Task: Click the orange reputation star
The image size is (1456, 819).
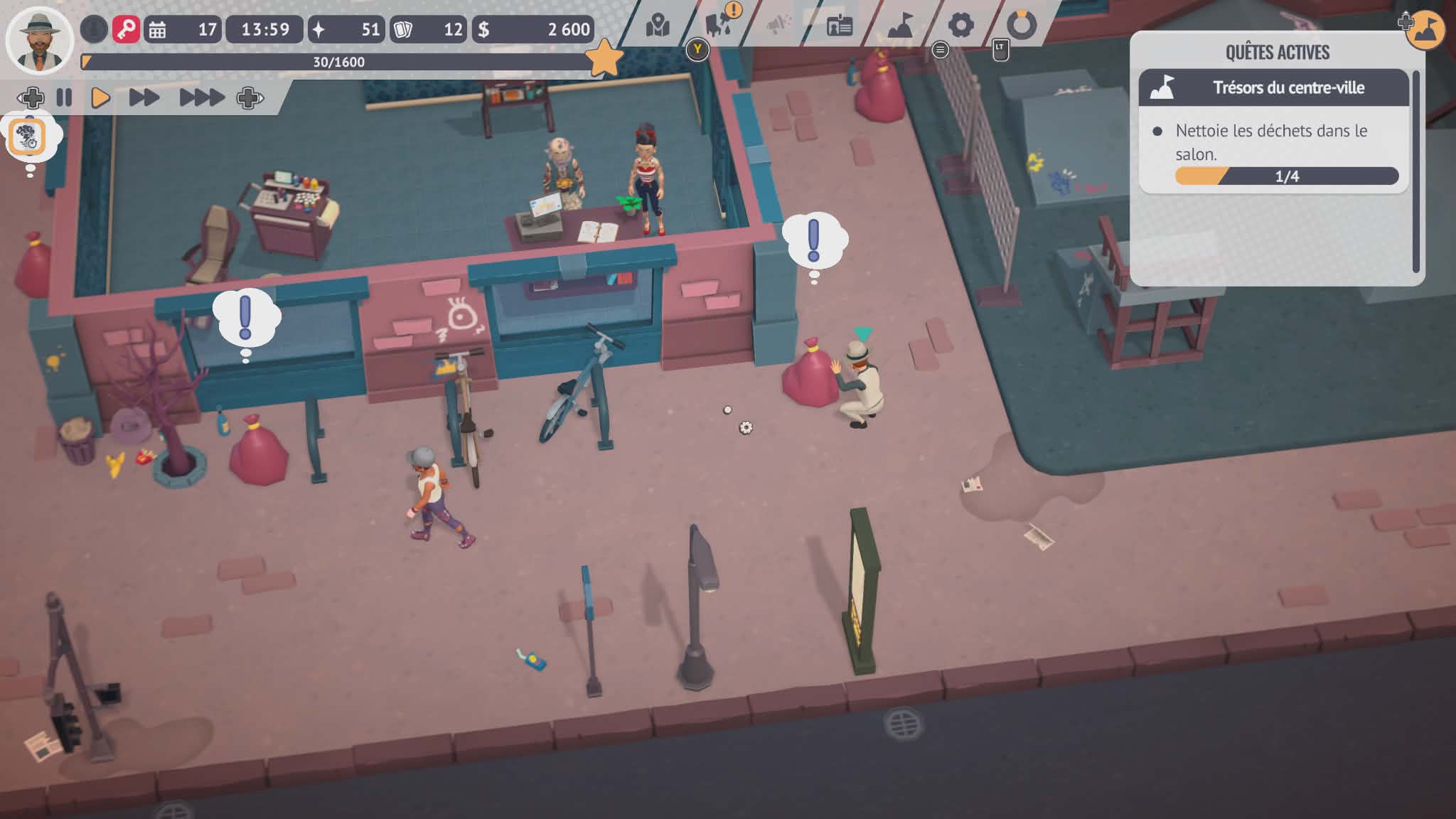Action: tap(603, 58)
